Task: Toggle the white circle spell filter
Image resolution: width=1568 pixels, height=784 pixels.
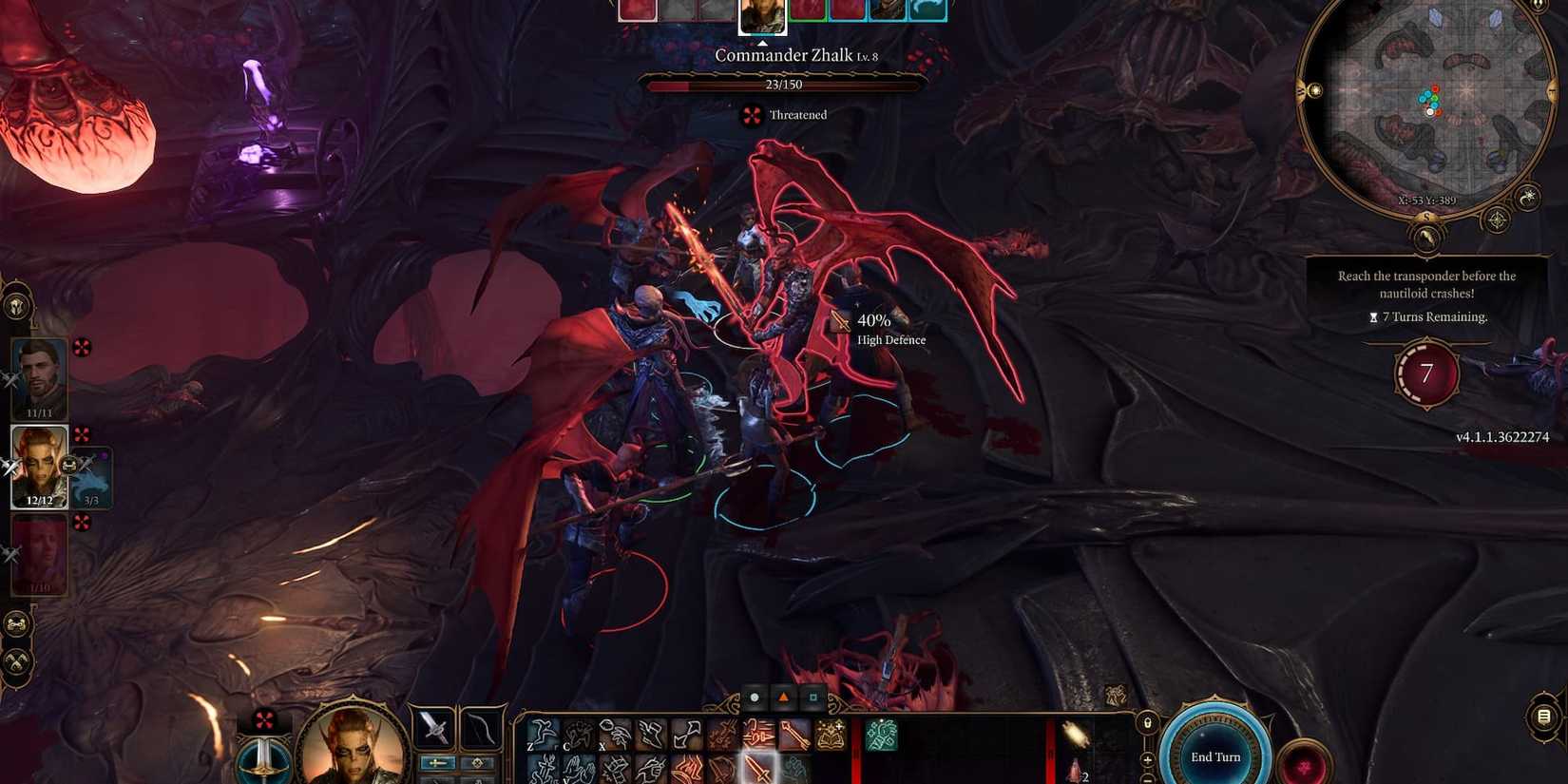Action: click(x=755, y=697)
